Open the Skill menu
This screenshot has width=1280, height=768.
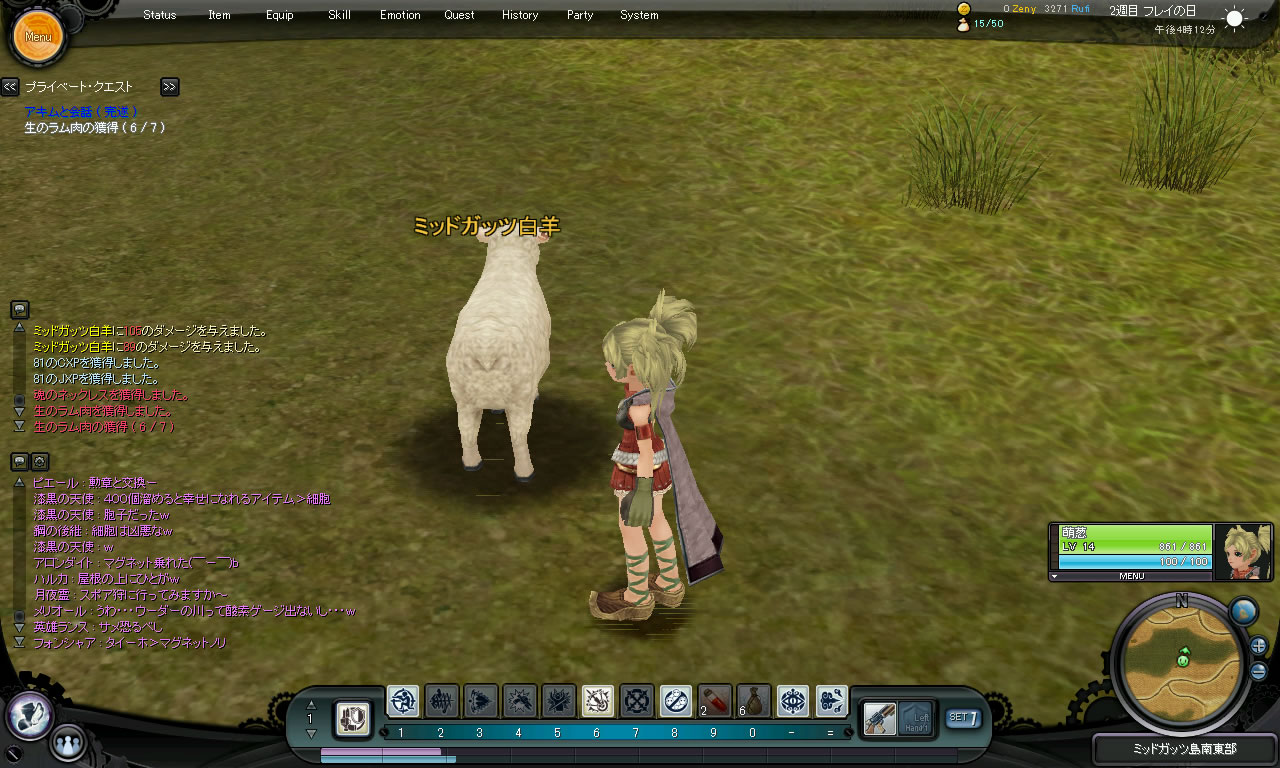pos(339,15)
